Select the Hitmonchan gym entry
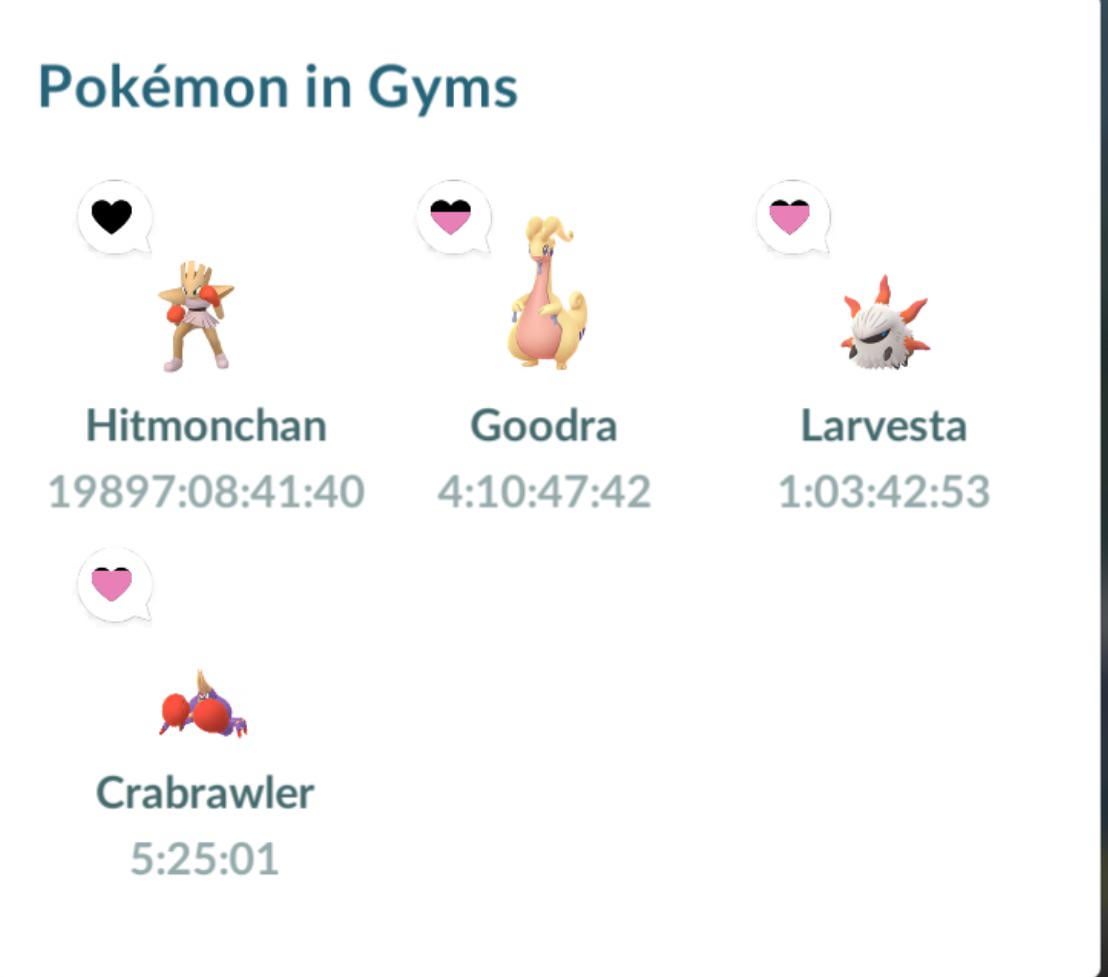Image resolution: width=1108 pixels, height=977 pixels. [x=197, y=315]
